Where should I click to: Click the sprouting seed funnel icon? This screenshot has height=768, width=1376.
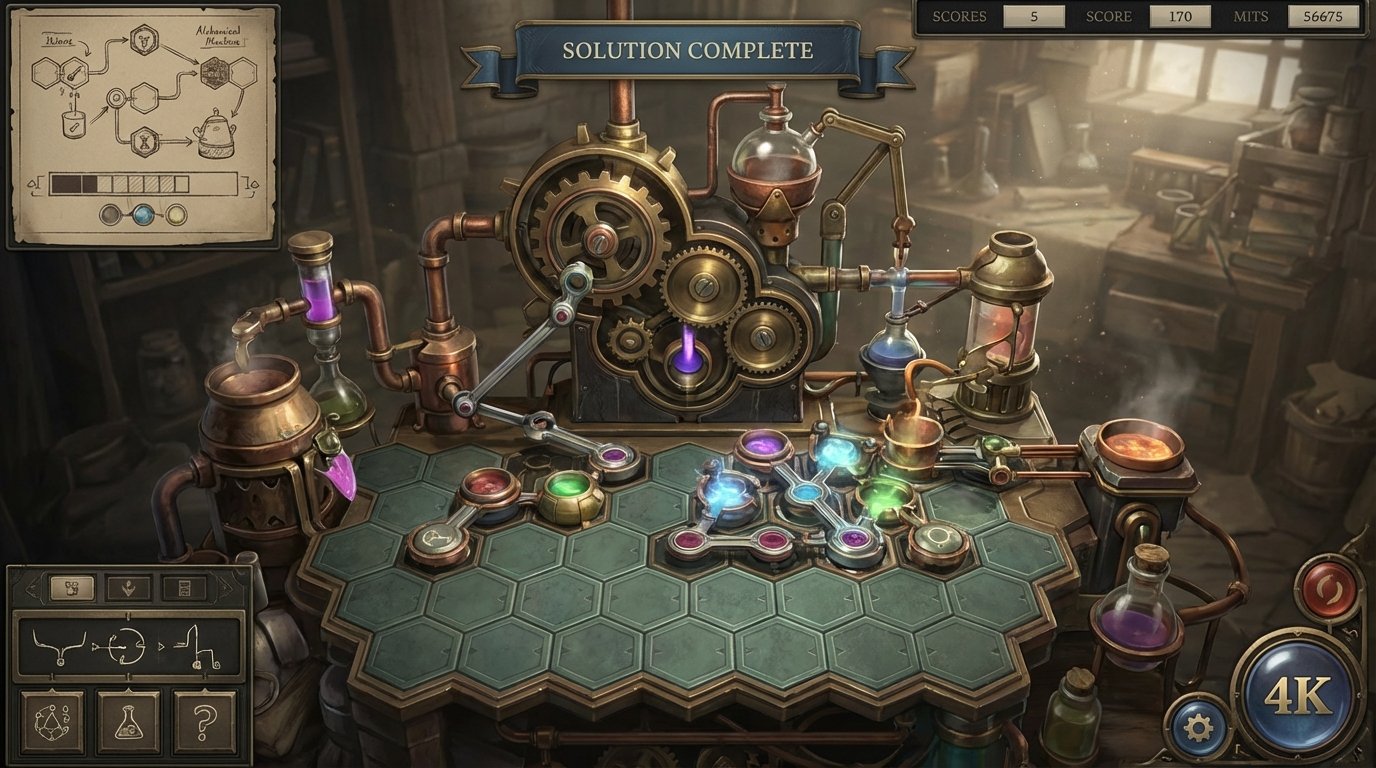[130, 587]
